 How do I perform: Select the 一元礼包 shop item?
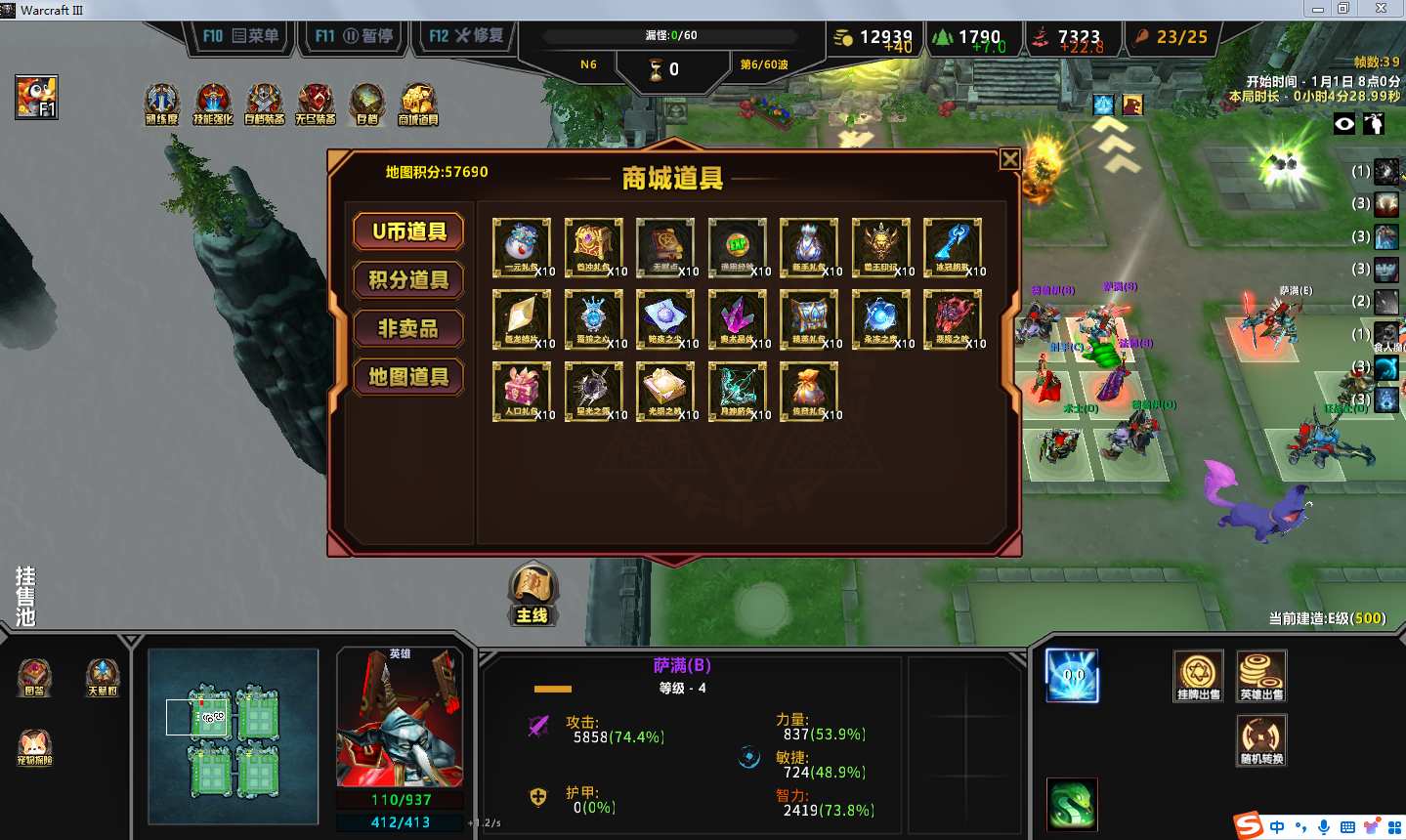[521, 246]
